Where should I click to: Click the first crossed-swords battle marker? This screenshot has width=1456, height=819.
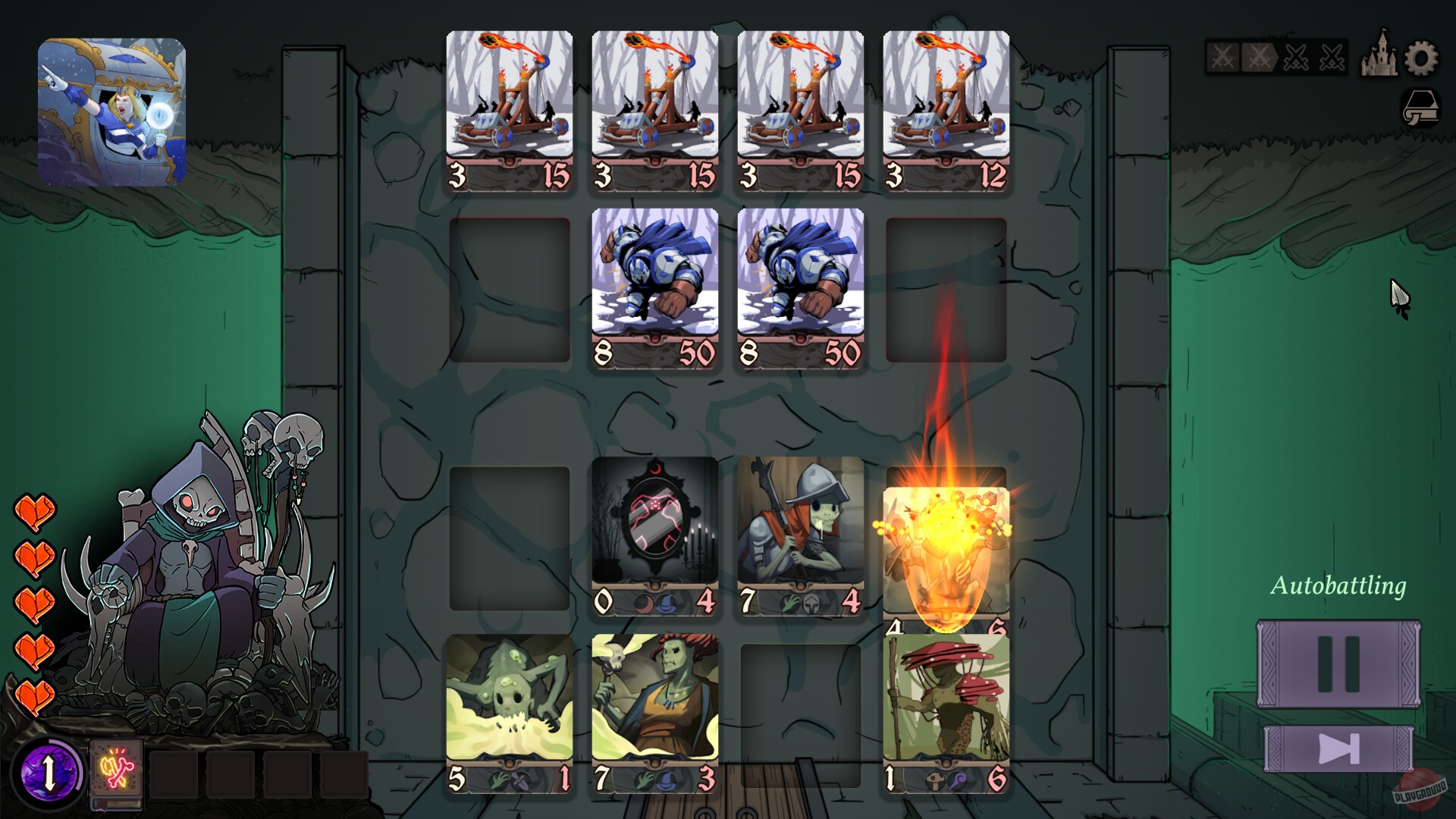pyautogui.click(x=1222, y=58)
